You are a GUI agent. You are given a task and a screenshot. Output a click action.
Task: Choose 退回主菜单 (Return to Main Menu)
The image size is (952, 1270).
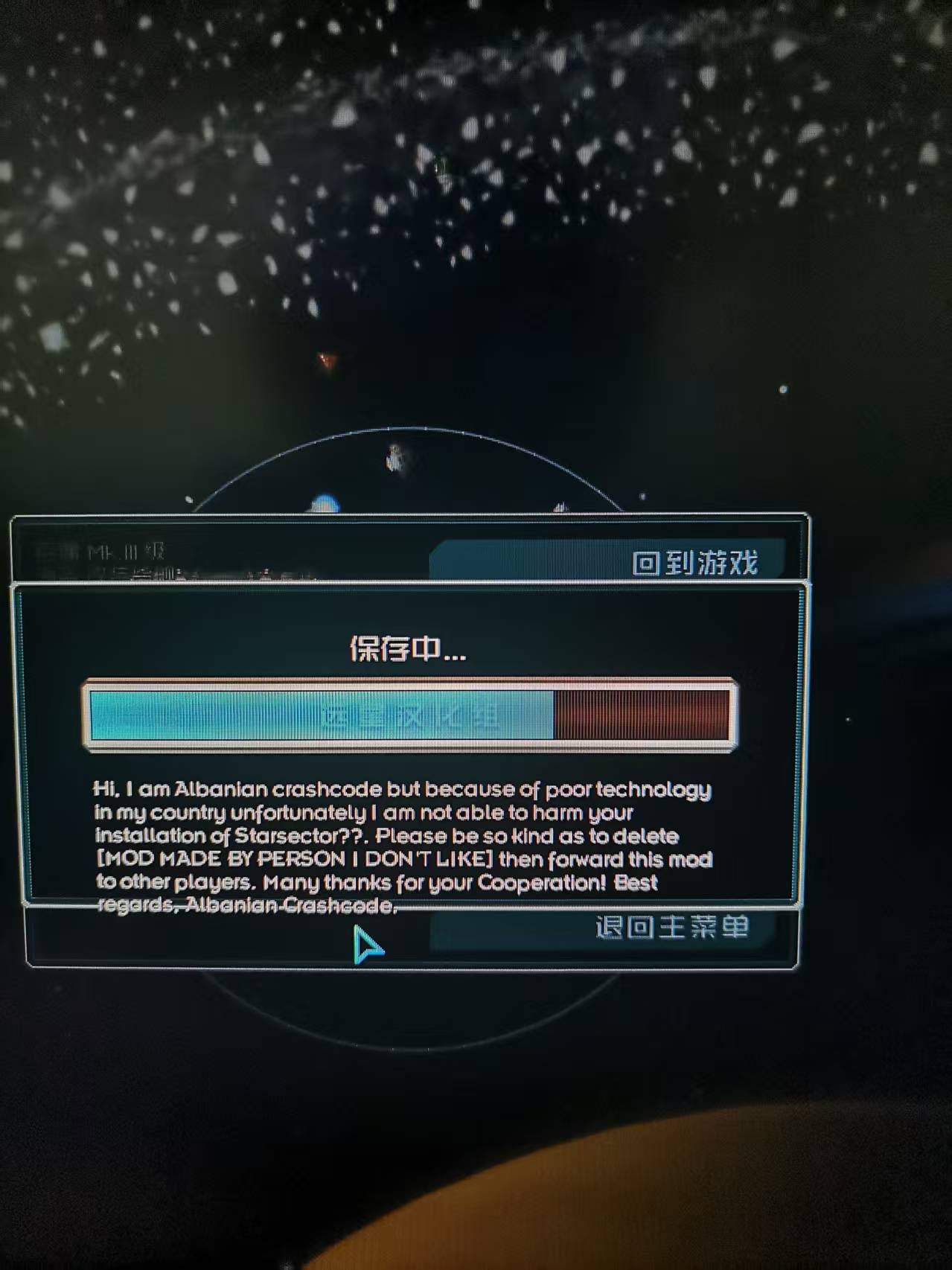[x=670, y=928]
